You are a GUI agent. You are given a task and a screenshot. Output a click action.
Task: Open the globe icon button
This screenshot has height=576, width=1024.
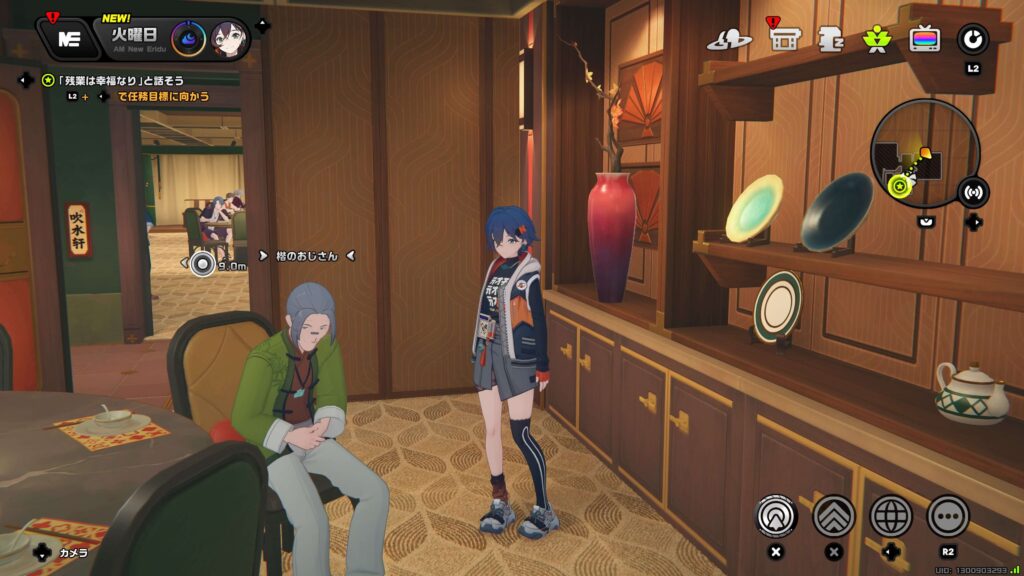point(890,516)
